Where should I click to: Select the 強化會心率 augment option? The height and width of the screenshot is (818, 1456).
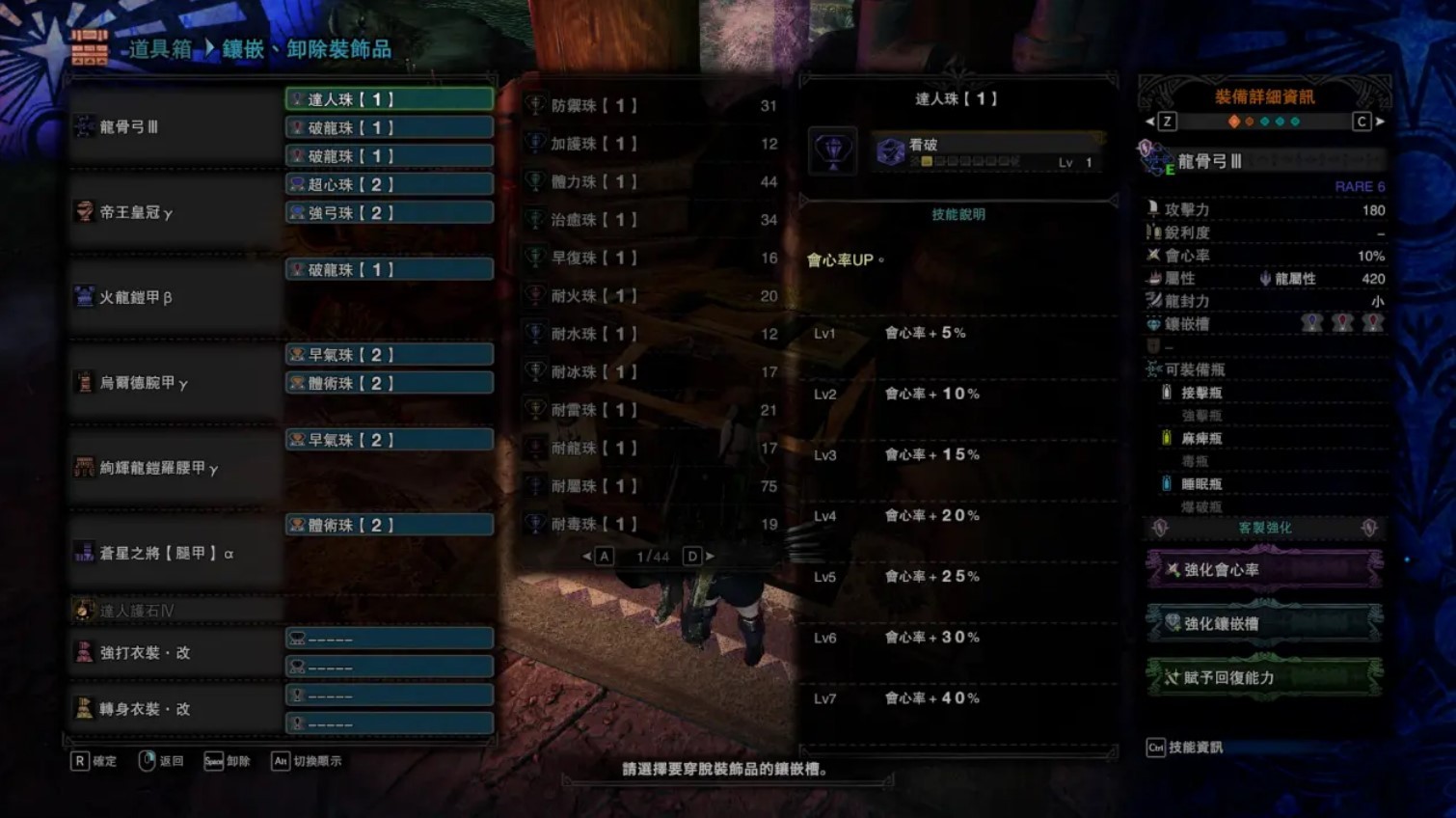click(x=1264, y=568)
